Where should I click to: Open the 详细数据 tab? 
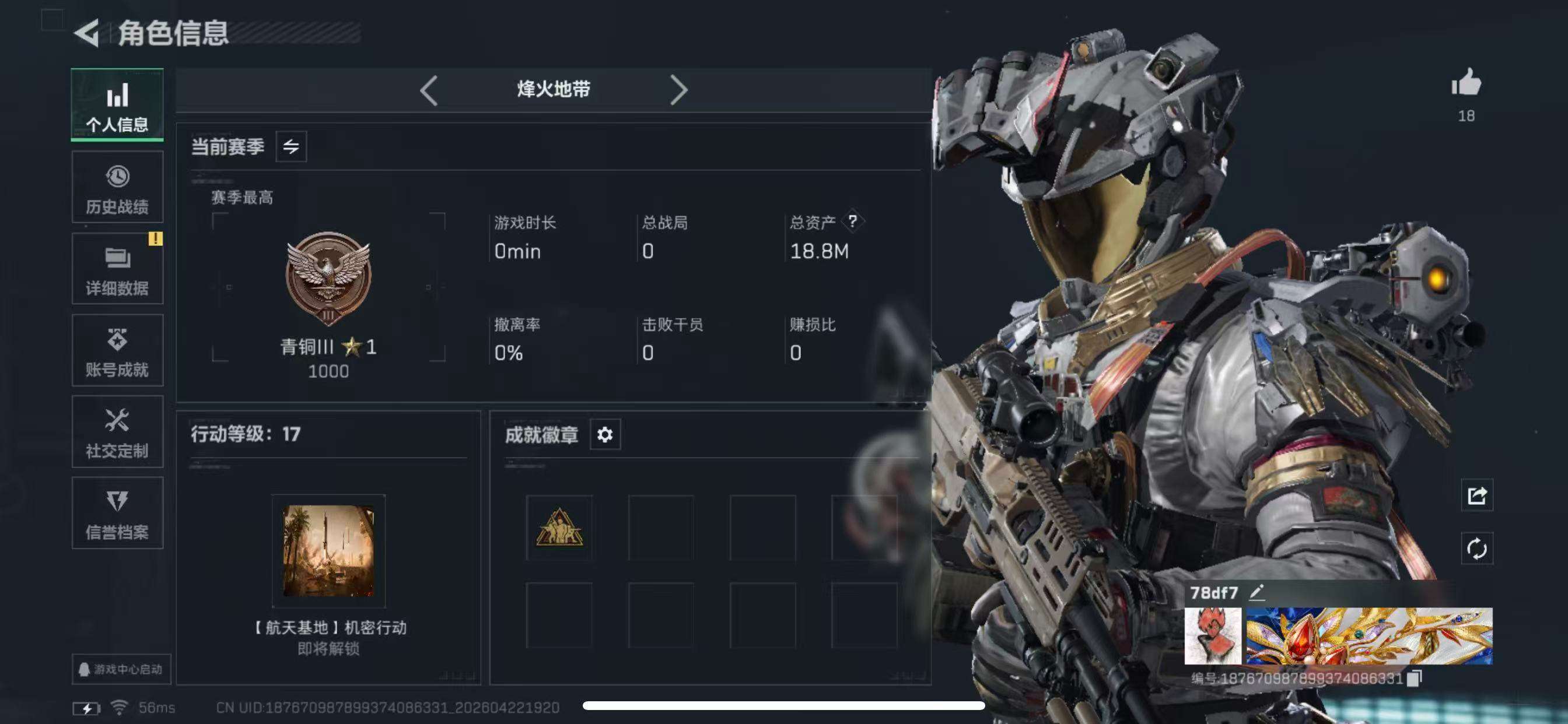coord(117,269)
